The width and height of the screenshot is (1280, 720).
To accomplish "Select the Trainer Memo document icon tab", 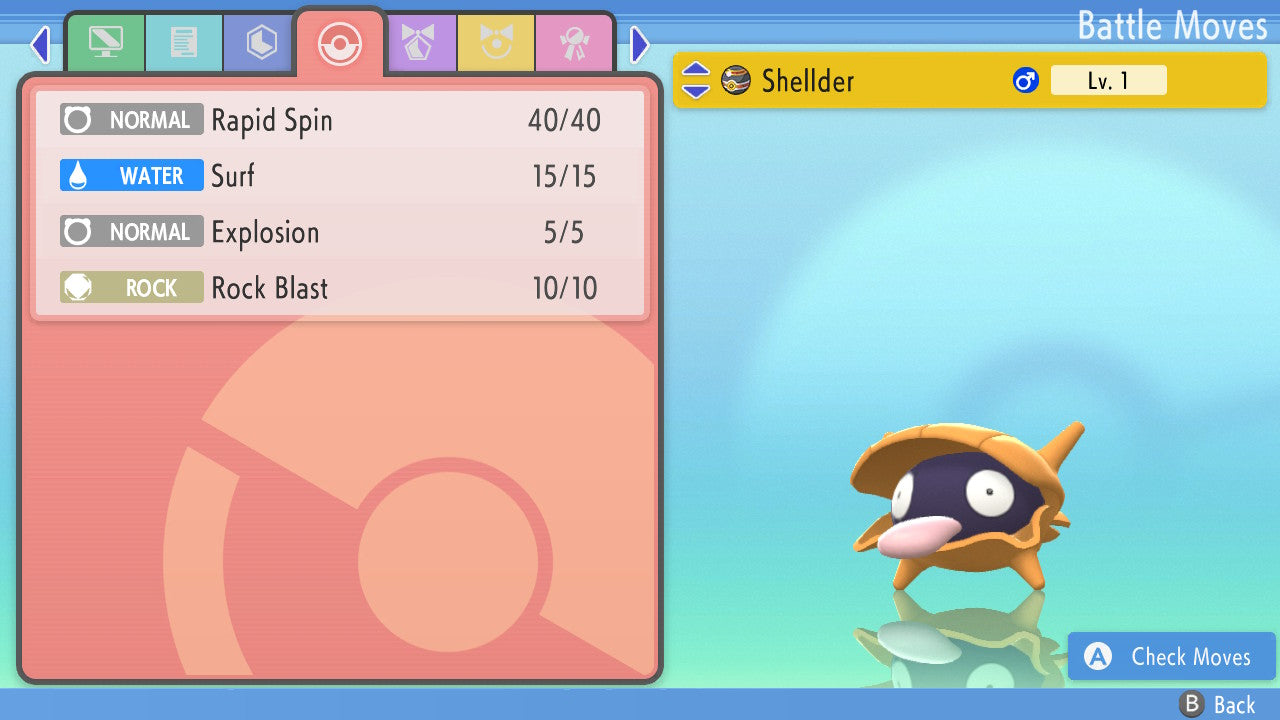I will pos(184,42).
